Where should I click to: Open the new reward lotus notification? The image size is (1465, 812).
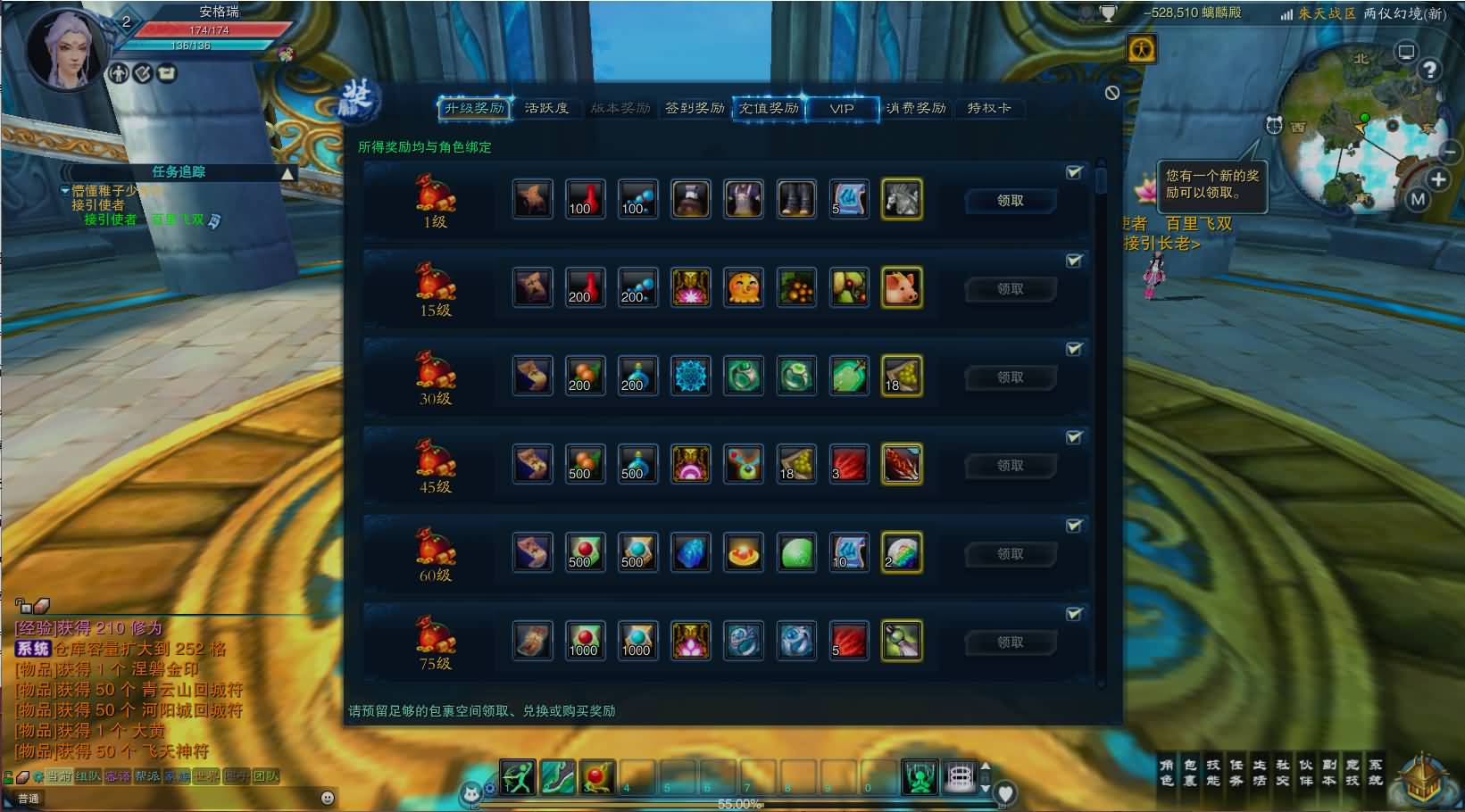pyautogui.click(x=1145, y=189)
